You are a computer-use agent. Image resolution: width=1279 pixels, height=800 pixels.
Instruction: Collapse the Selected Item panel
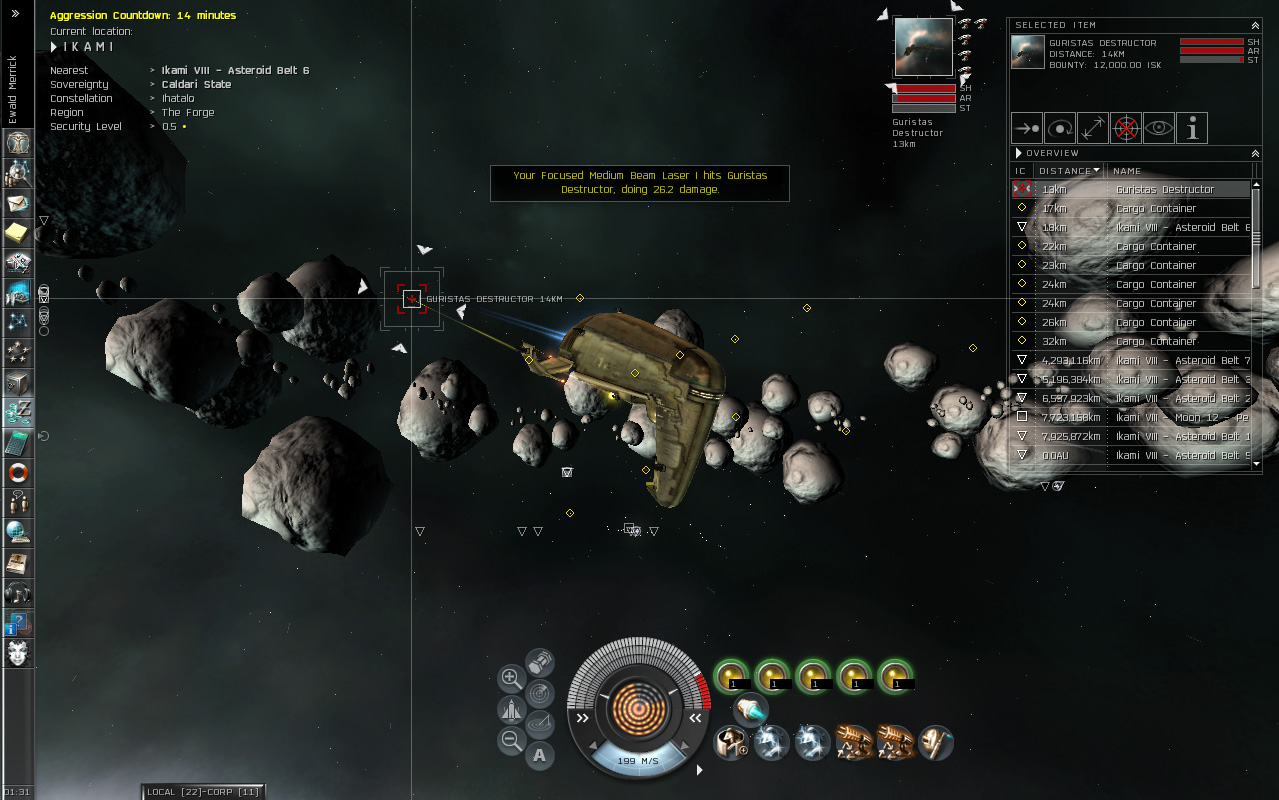pos(1255,25)
